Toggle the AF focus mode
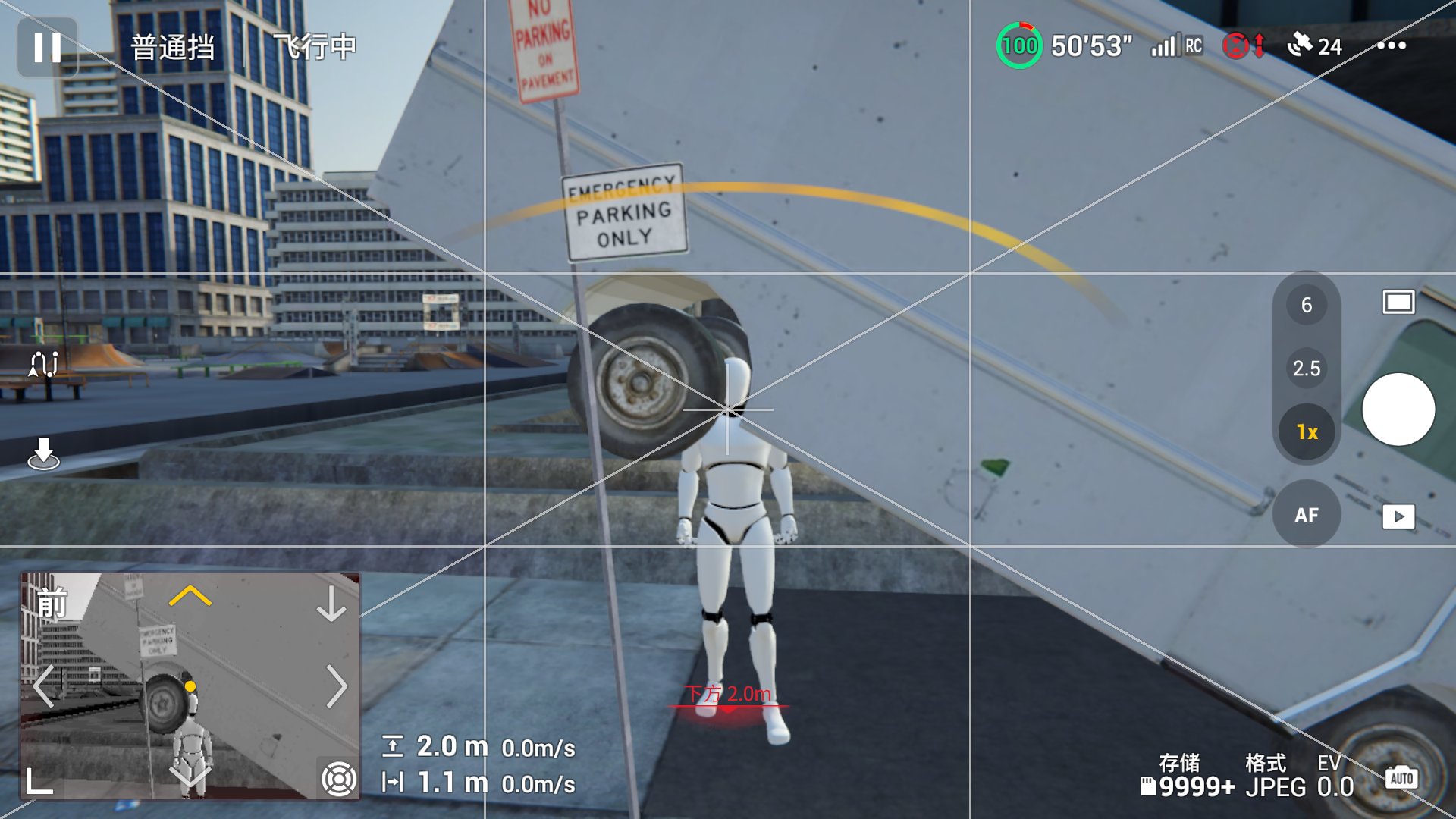Viewport: 1456px width, 819px height. pos(1306,516)
